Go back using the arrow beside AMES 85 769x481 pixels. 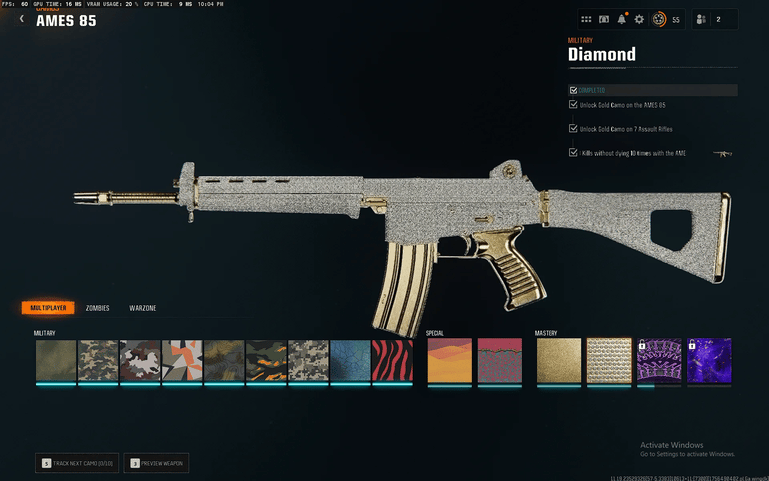click(x=22, y=18)
